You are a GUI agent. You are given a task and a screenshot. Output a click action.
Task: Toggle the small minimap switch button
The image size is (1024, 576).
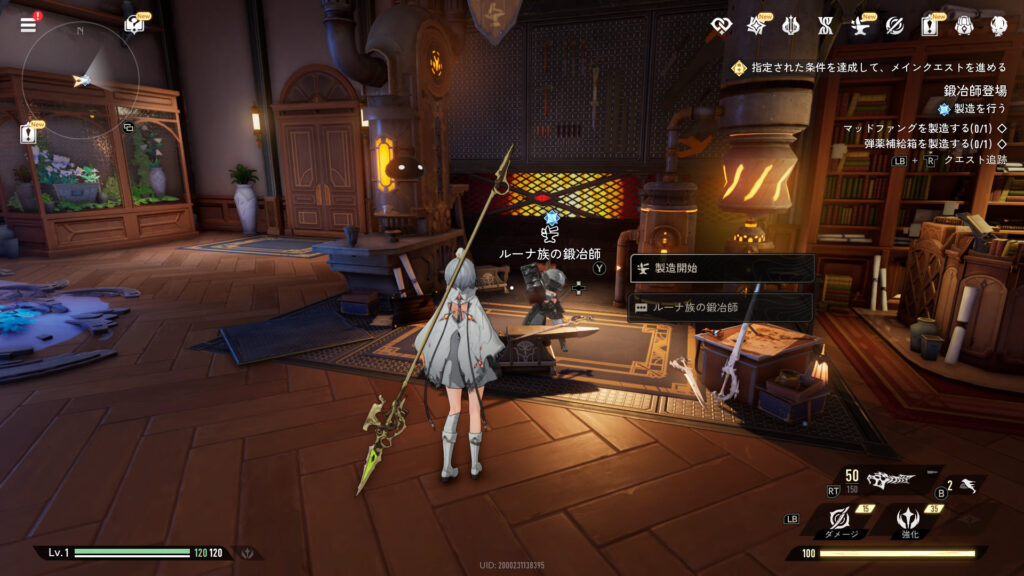[x=128, y=127]
